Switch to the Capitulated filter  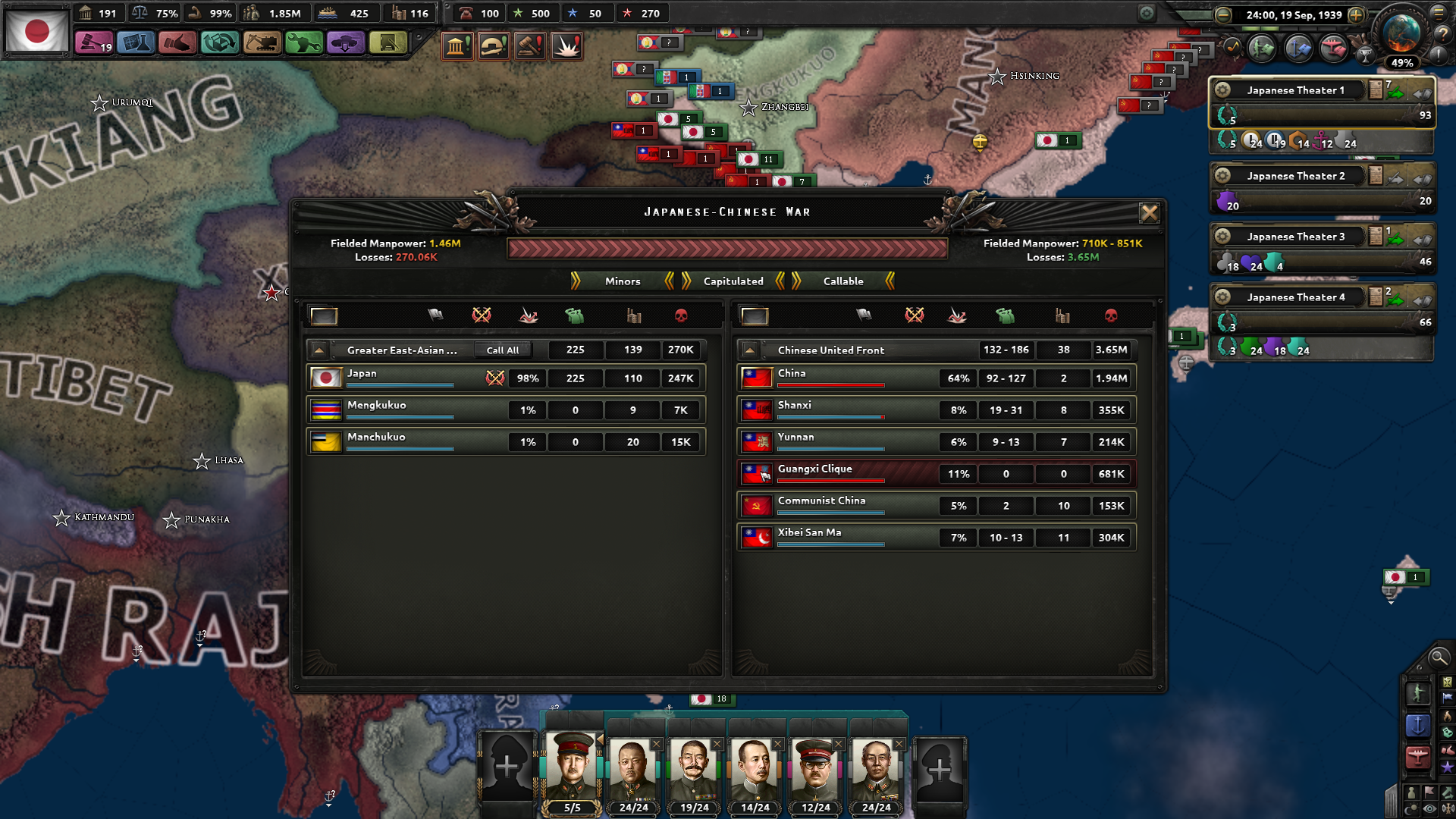click(732, 281)
